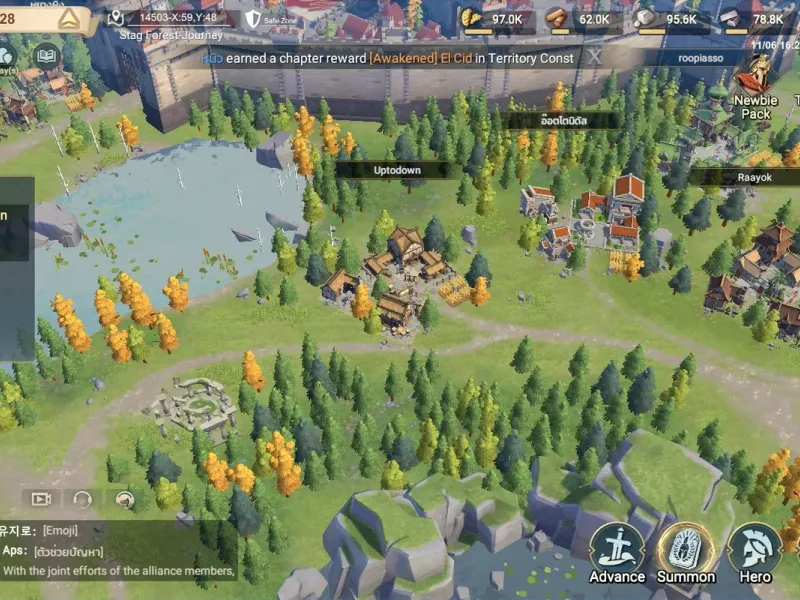Open the Hero menu
Image resolution: width=800 pixels, height=600 pixels.
coord(755,552)
